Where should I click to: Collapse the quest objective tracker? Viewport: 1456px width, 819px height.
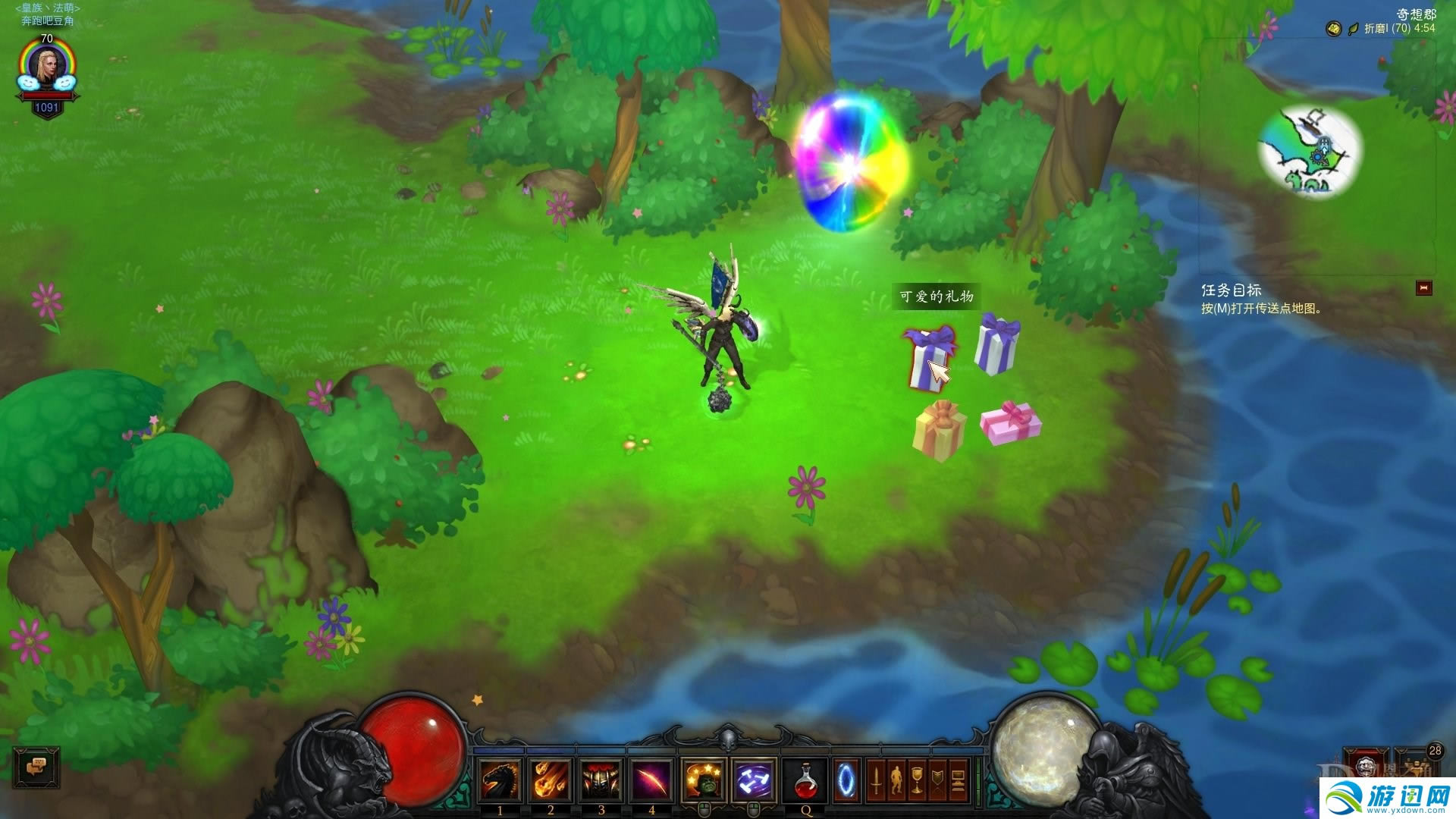pyautogui.click(x=1423, y=288)
